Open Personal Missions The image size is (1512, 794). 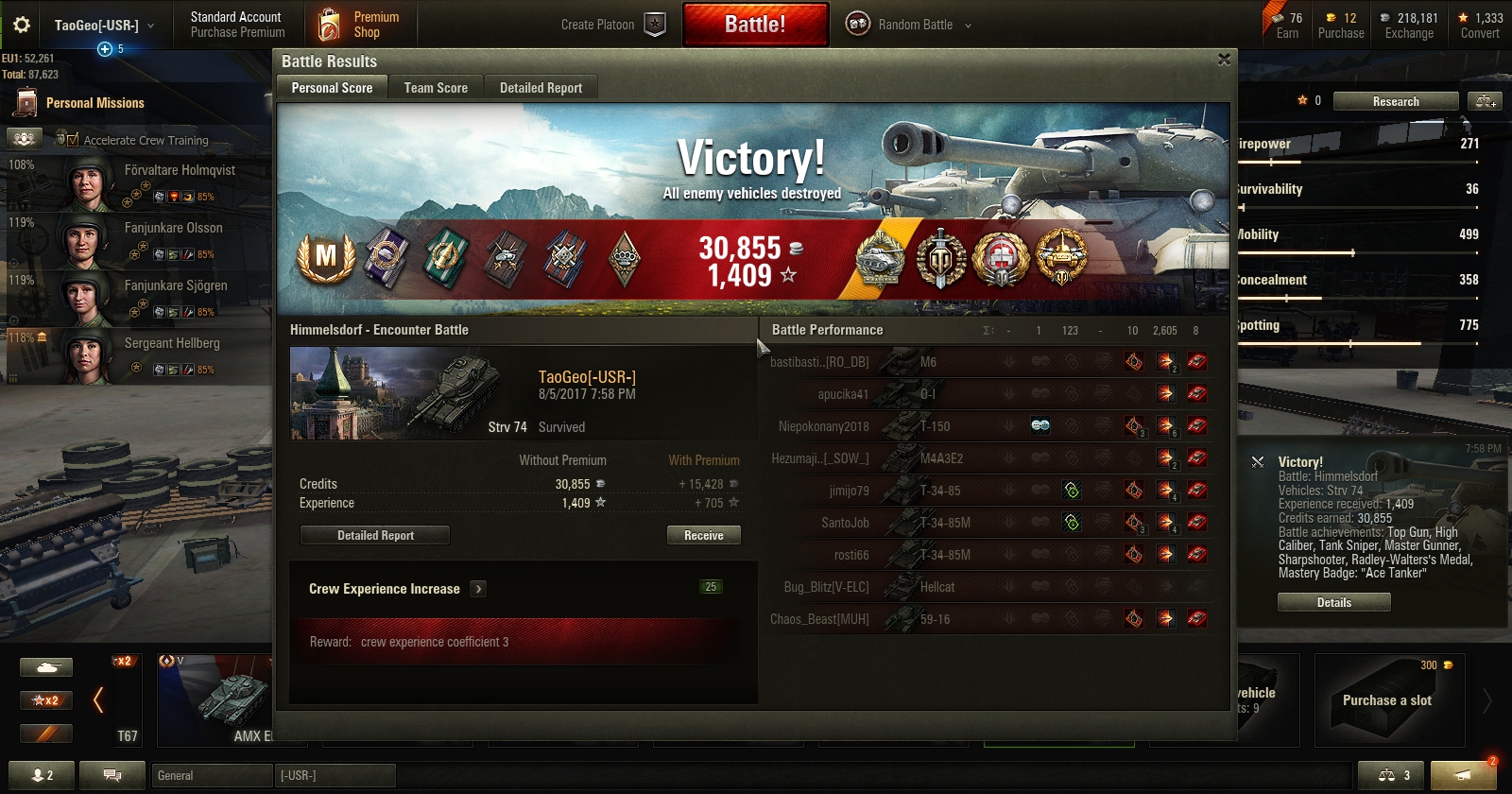click(x=94, y=103)
